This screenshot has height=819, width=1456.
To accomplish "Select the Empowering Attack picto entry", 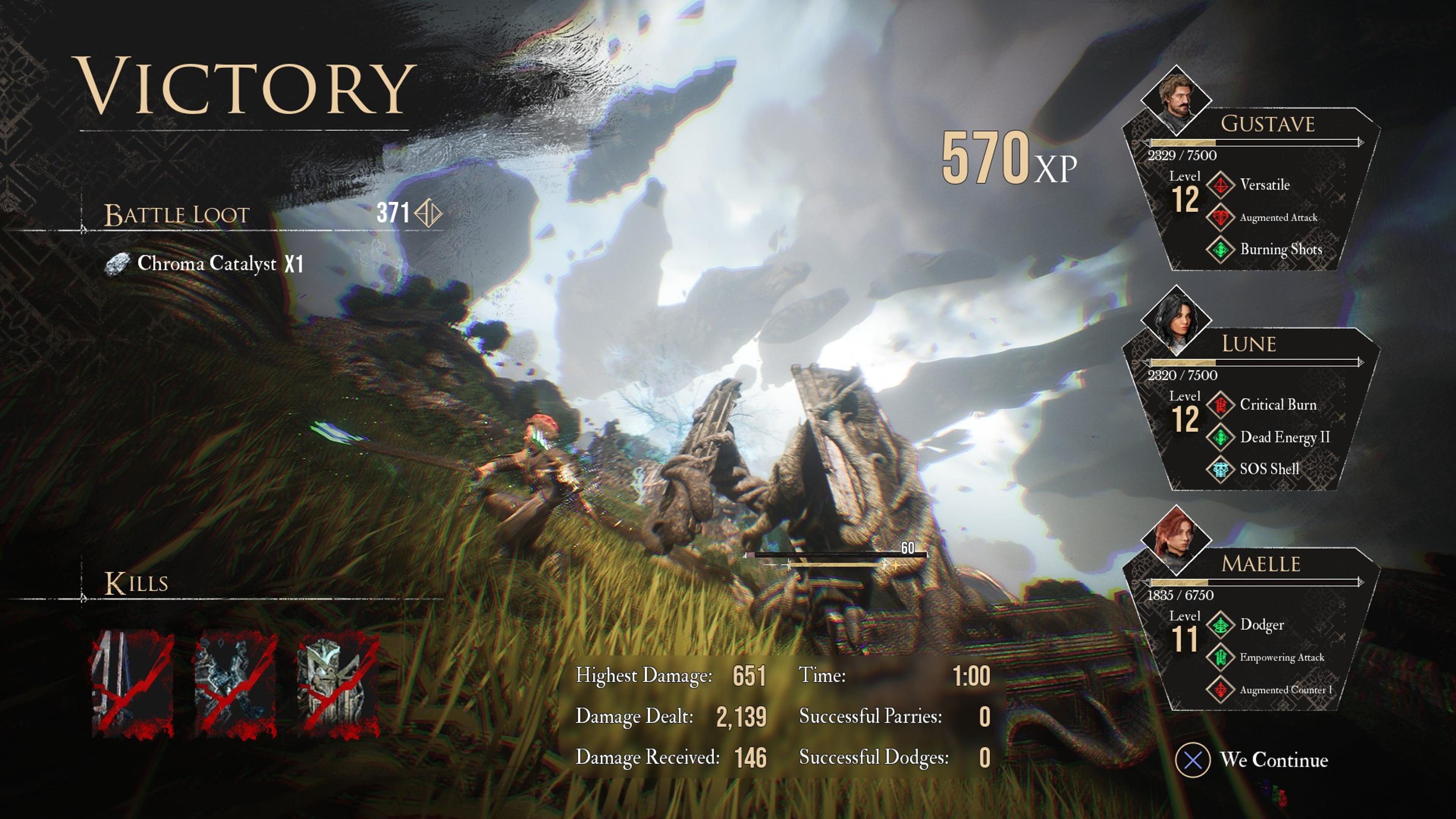I will (1281, 657).
